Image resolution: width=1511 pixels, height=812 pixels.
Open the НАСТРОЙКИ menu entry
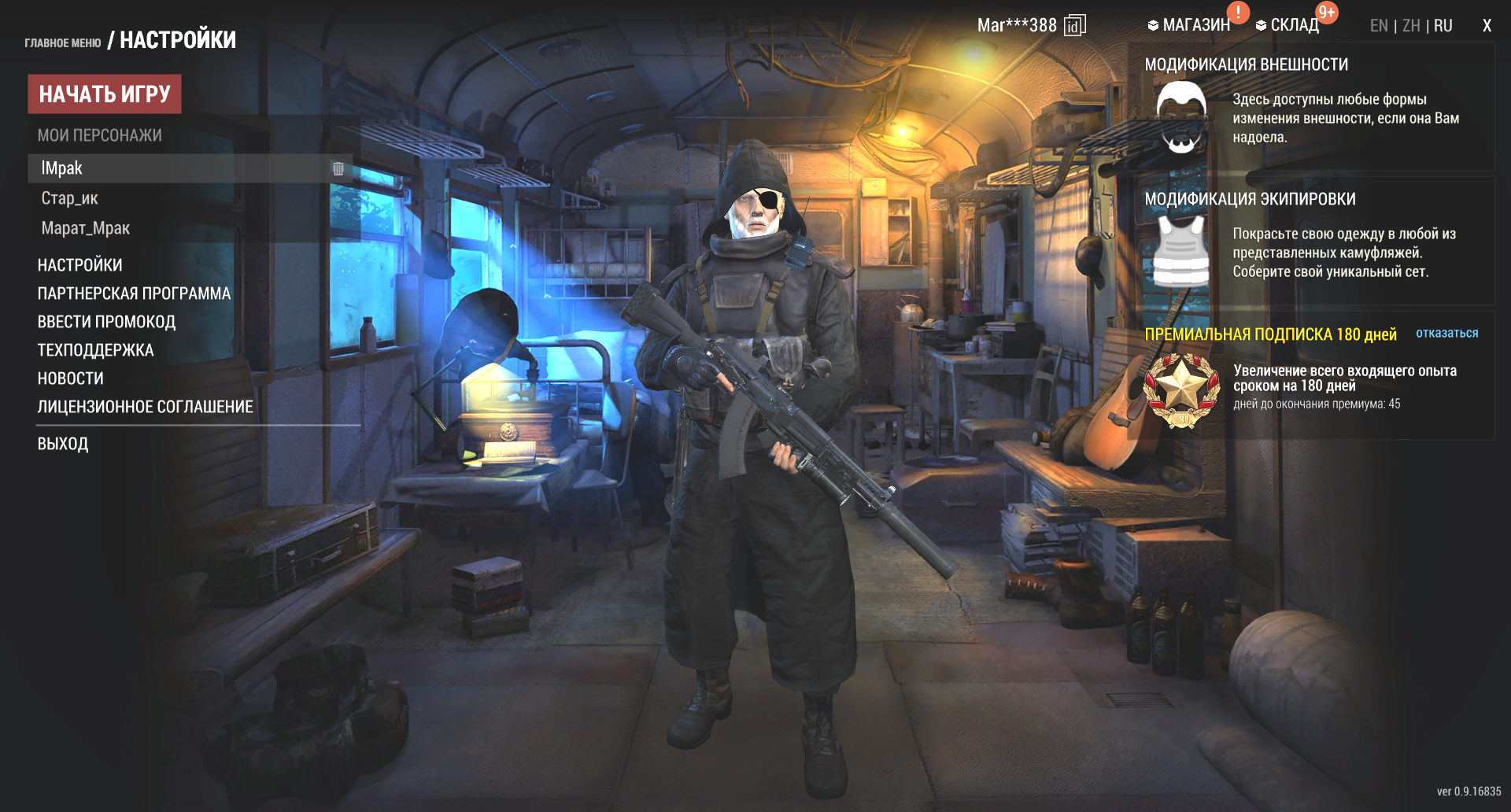[80, 265]
